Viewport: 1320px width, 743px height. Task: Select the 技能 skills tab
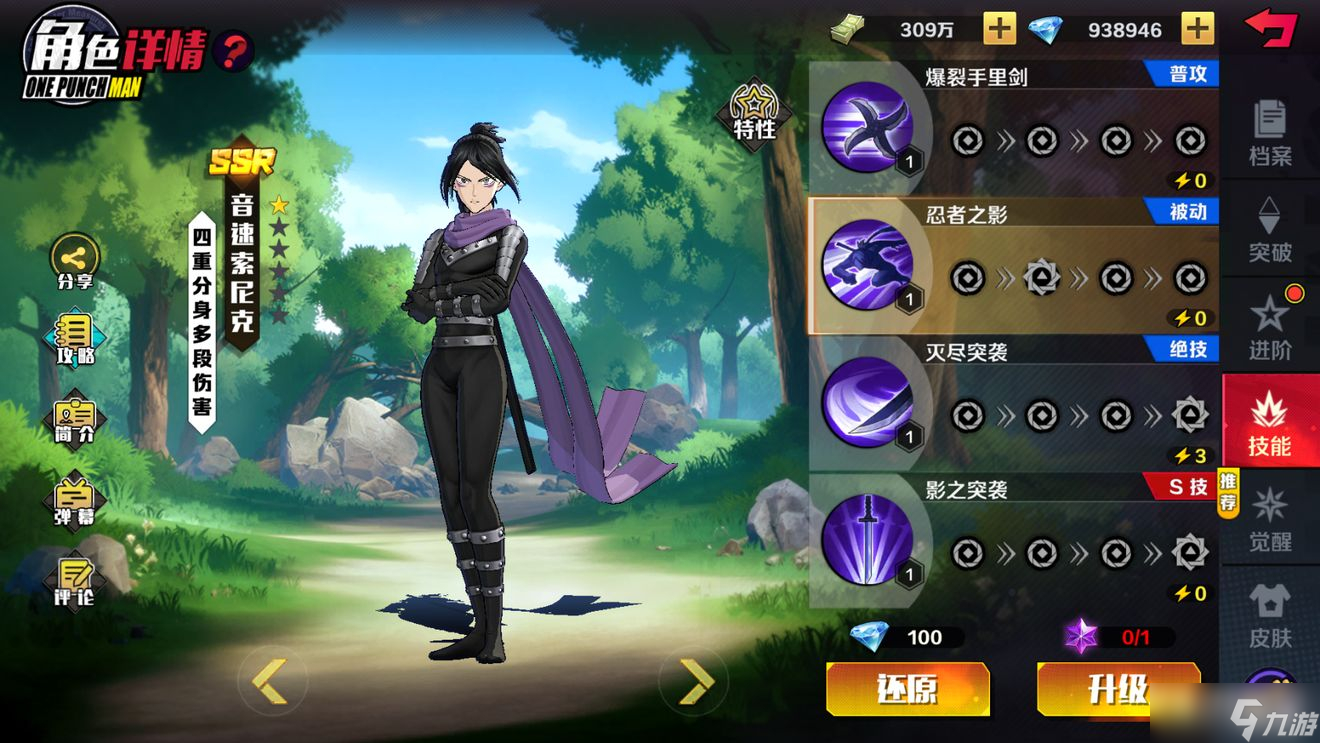pyautogui.click(x=1270, y=423)
